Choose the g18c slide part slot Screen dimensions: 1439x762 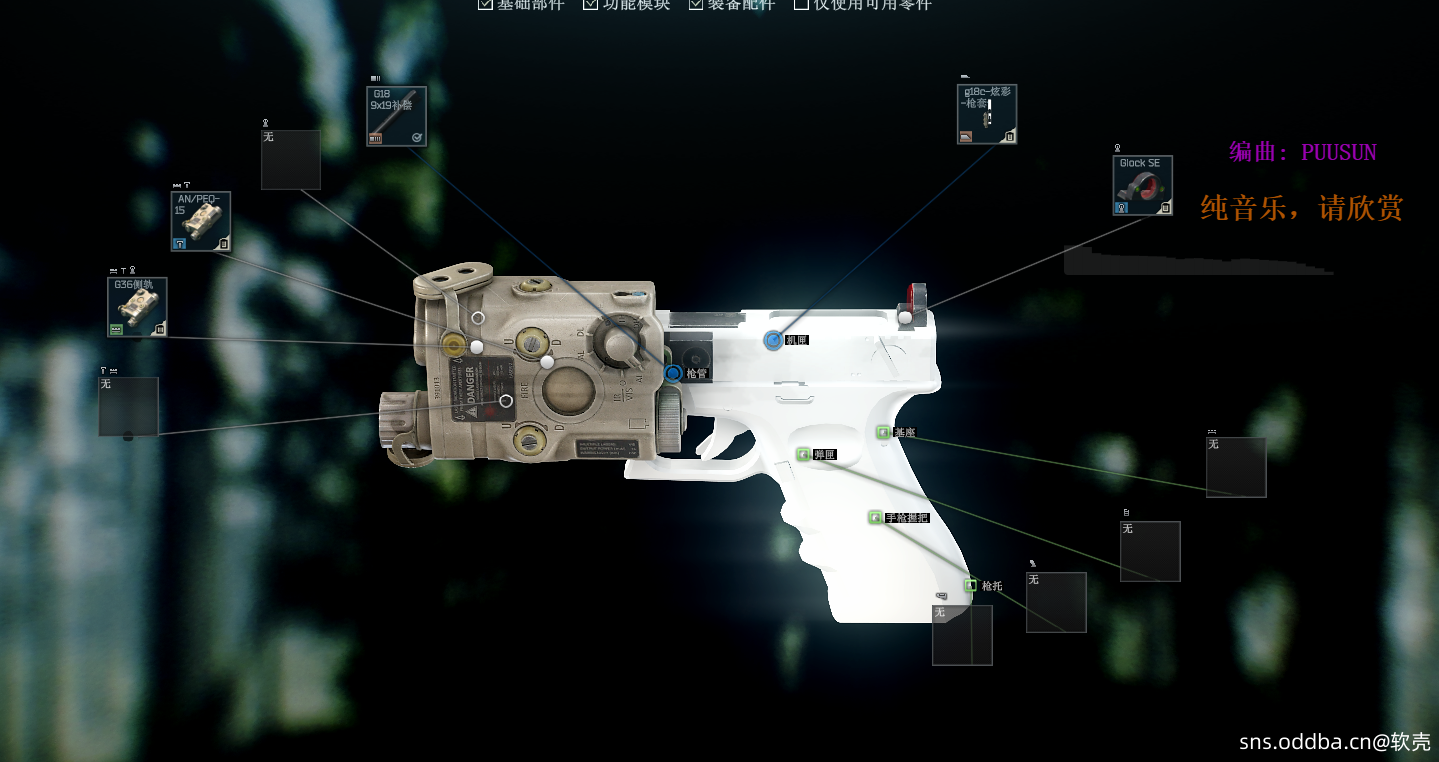(x=987, y=114)
